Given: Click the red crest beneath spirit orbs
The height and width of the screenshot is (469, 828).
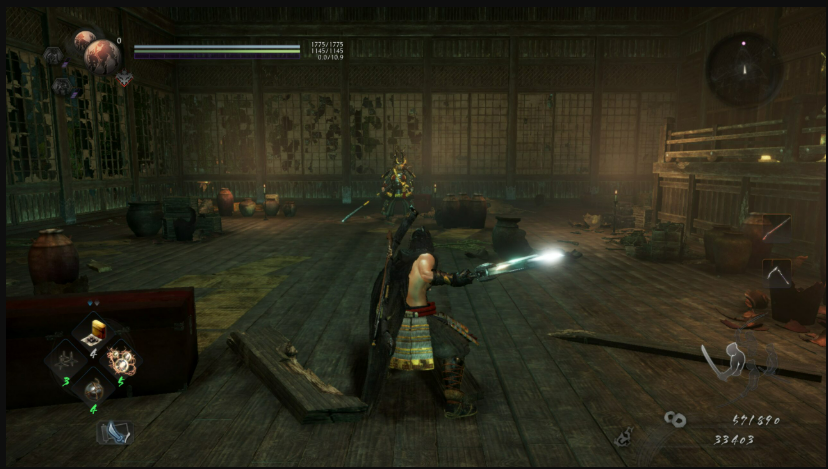Looking at the screenshot, I should (x=124, y=78).
